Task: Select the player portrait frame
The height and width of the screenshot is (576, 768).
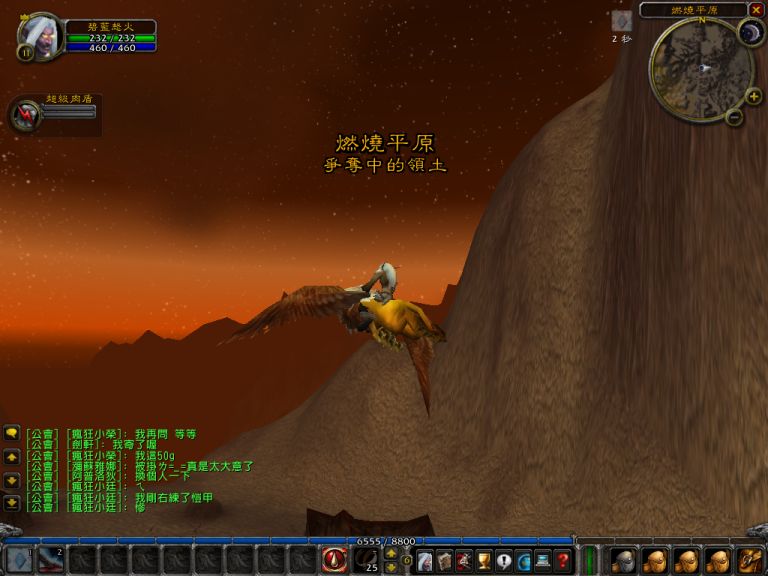Action: pos(40,37)
